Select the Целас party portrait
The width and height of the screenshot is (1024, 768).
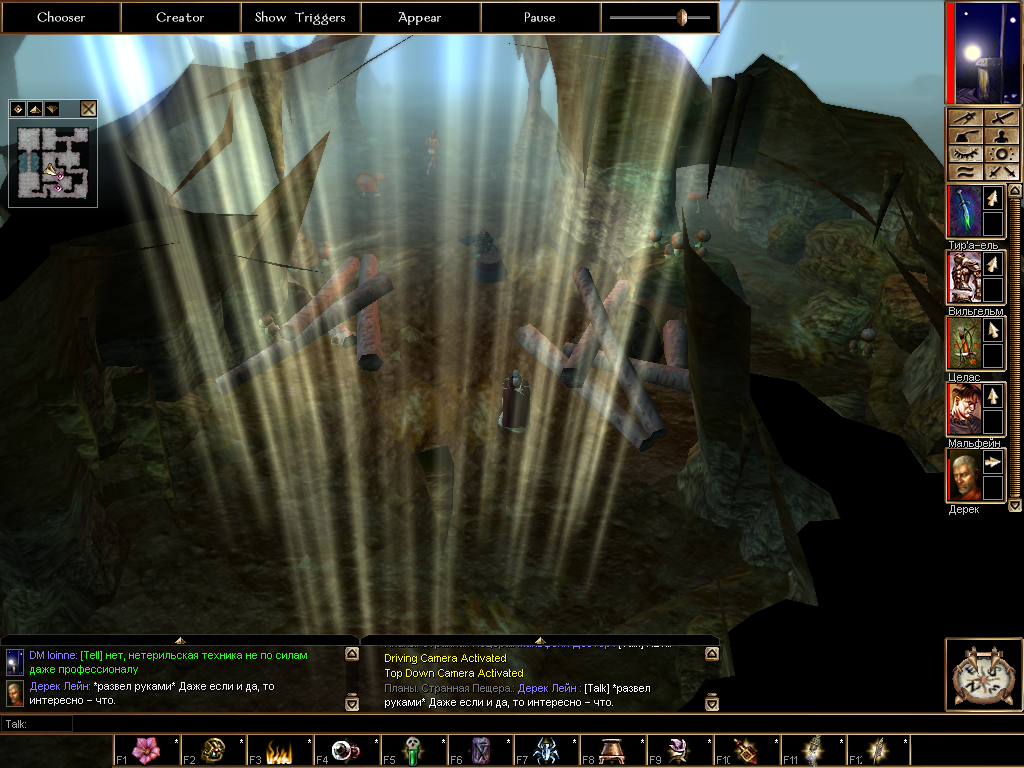[x=962, y=343]
